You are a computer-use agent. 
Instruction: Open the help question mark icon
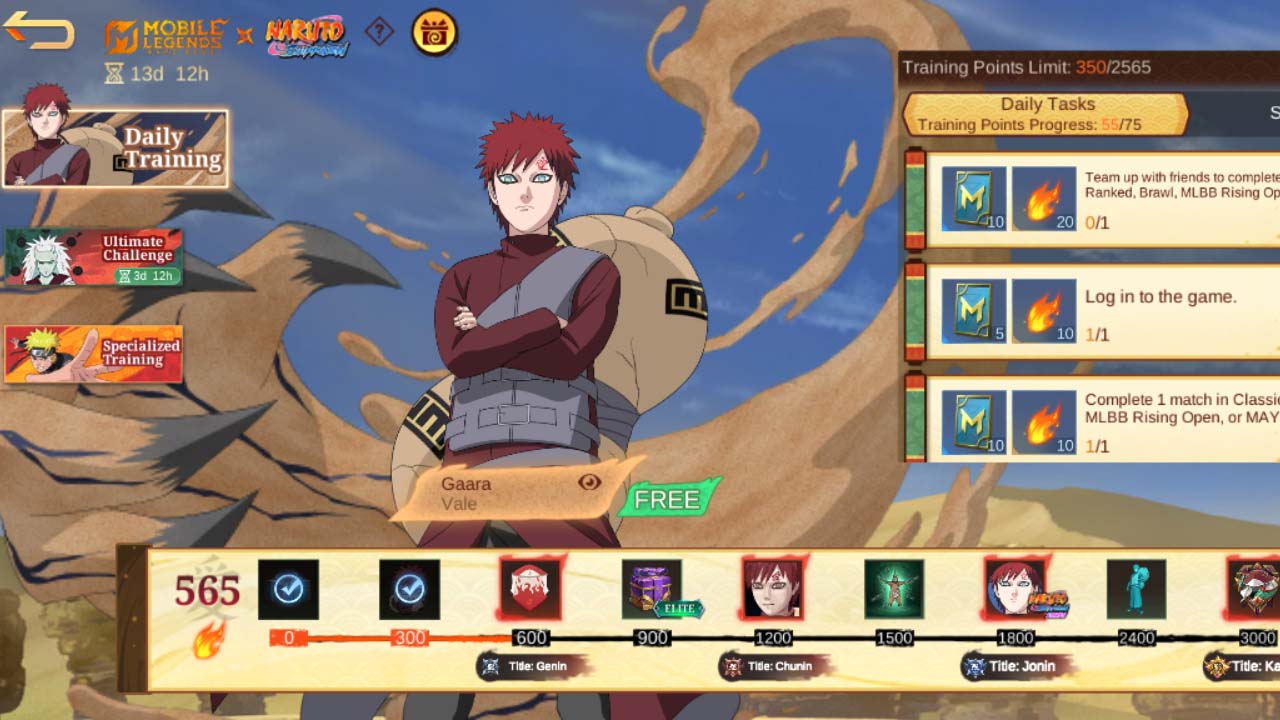click(379, 31)
